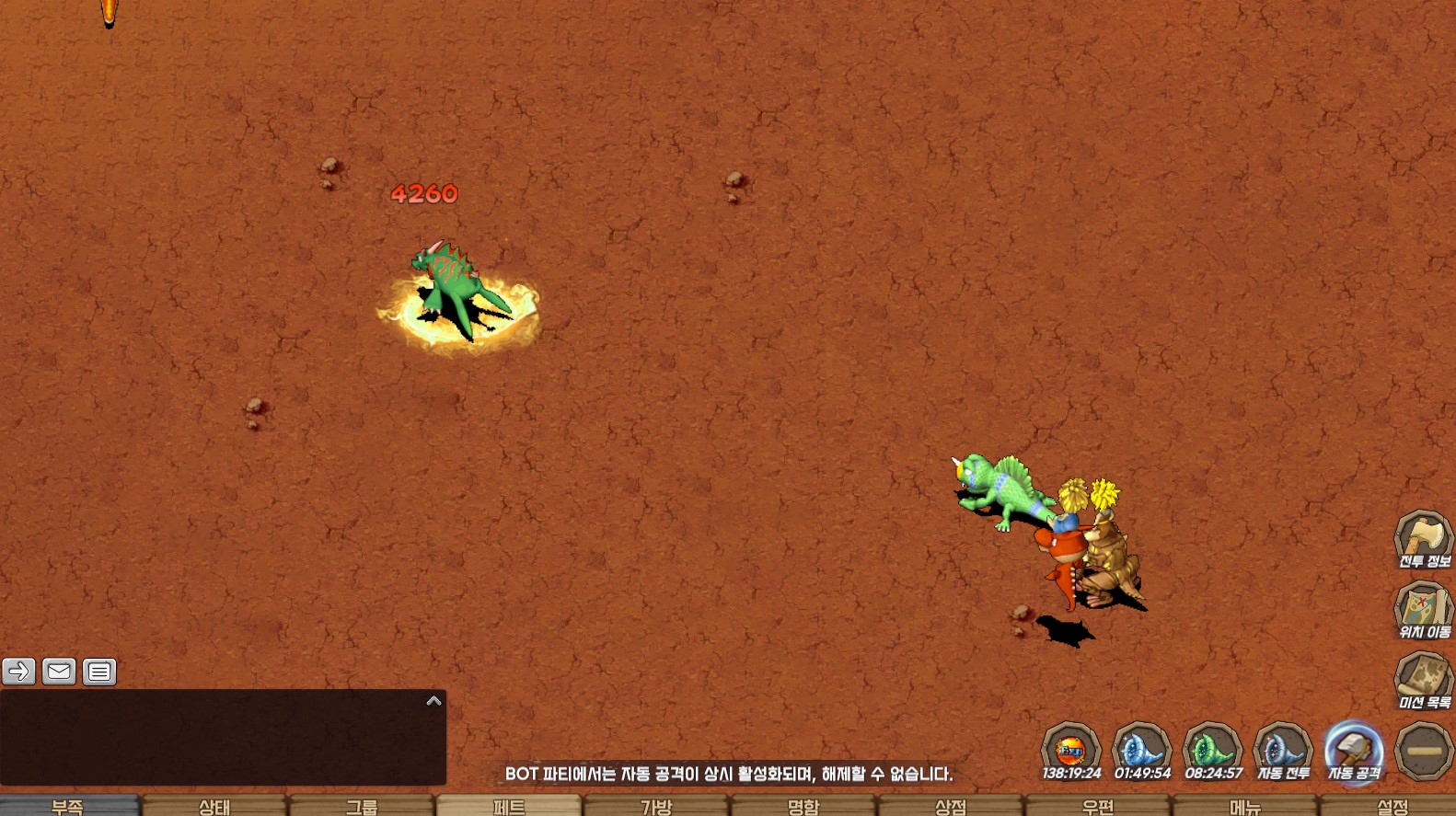Toggle the 자동 공격 auto attack icon
The width and height of the screenshot is (1456, 816).
[x=1353, y=751]
